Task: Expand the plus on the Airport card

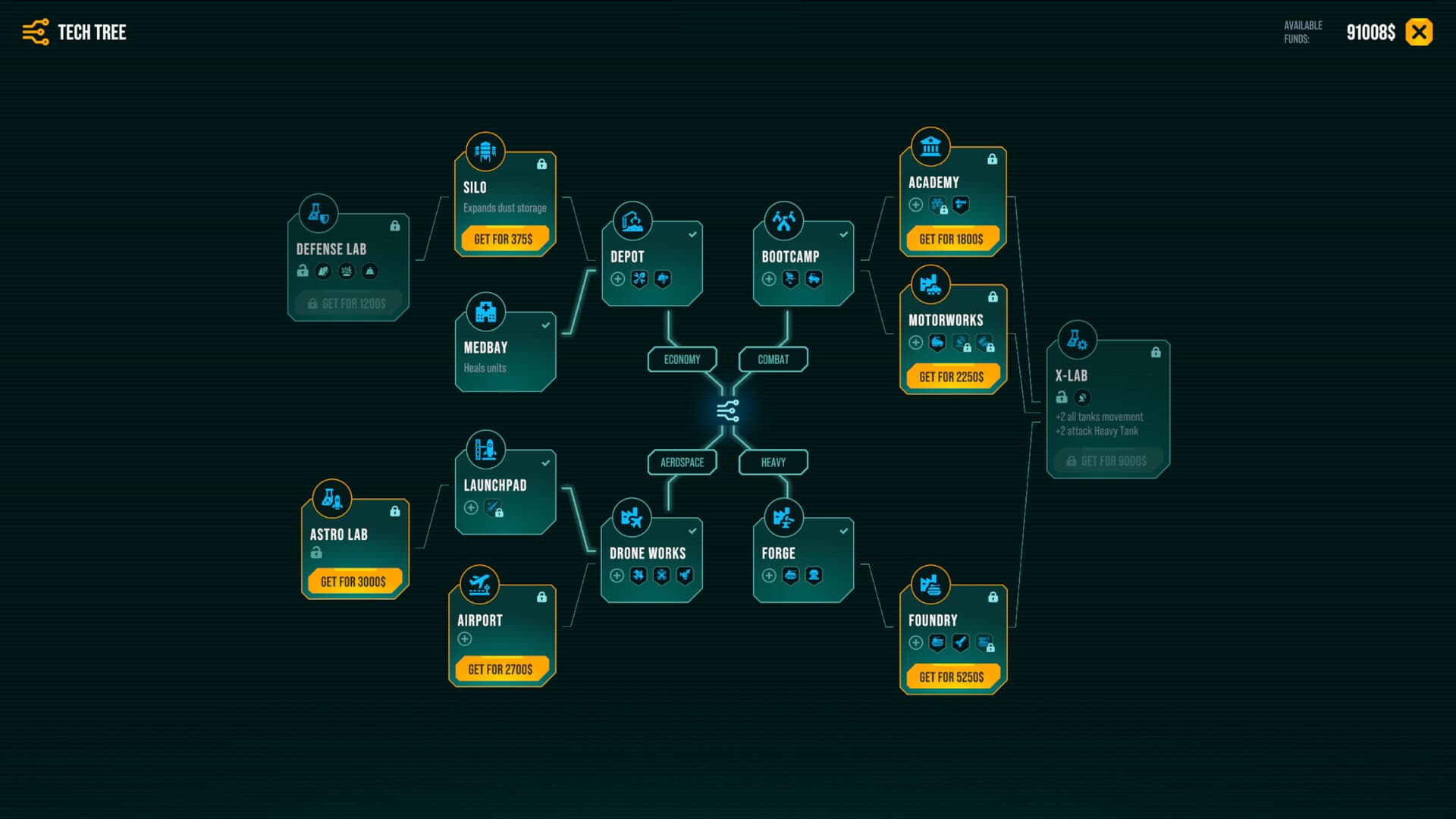Action: pyautogui.click(x=463, y=637)
